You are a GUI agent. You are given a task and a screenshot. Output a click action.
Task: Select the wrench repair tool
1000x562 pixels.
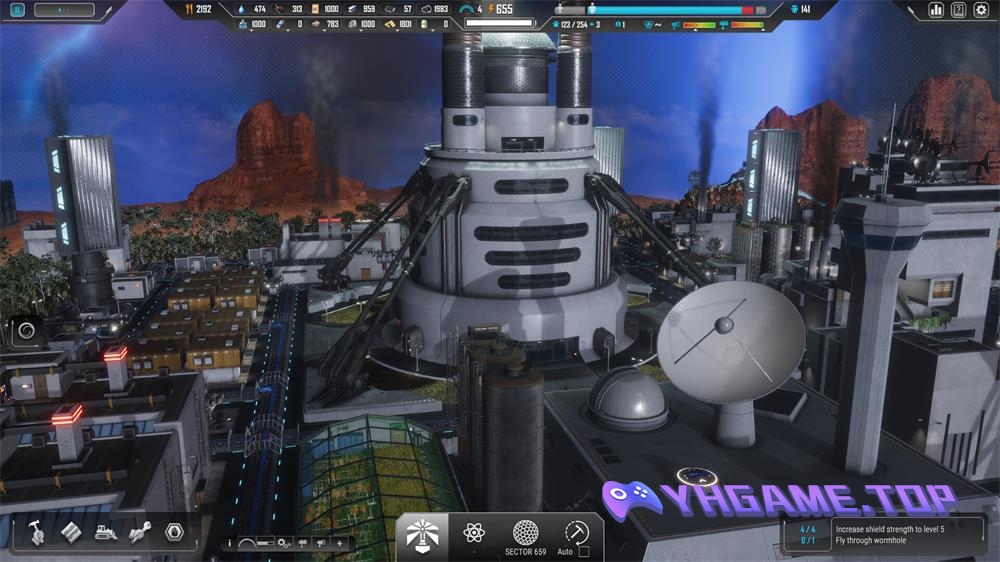[139, 532]
